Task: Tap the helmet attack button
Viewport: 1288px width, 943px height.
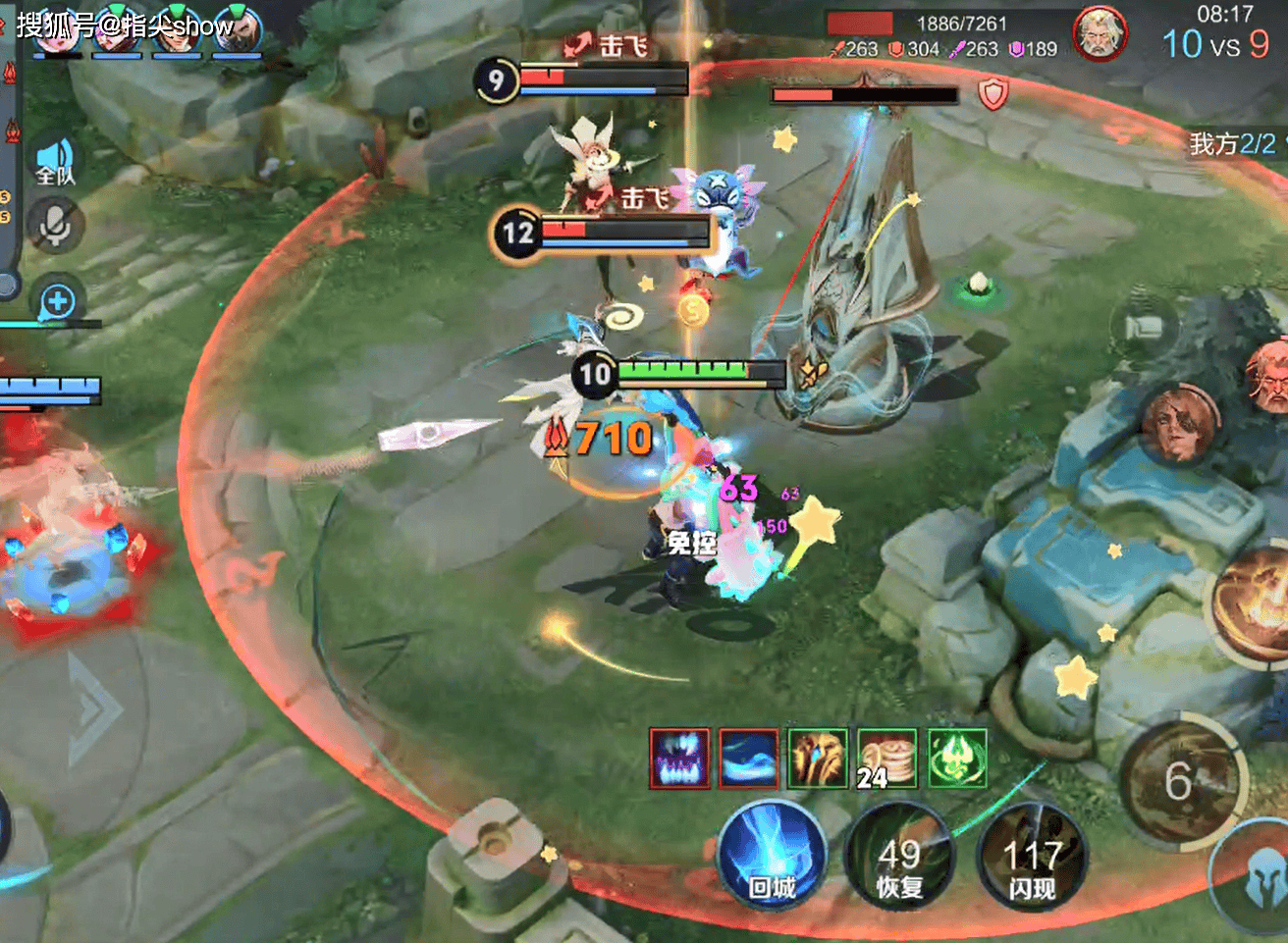Action: (x=1264, y=879)
